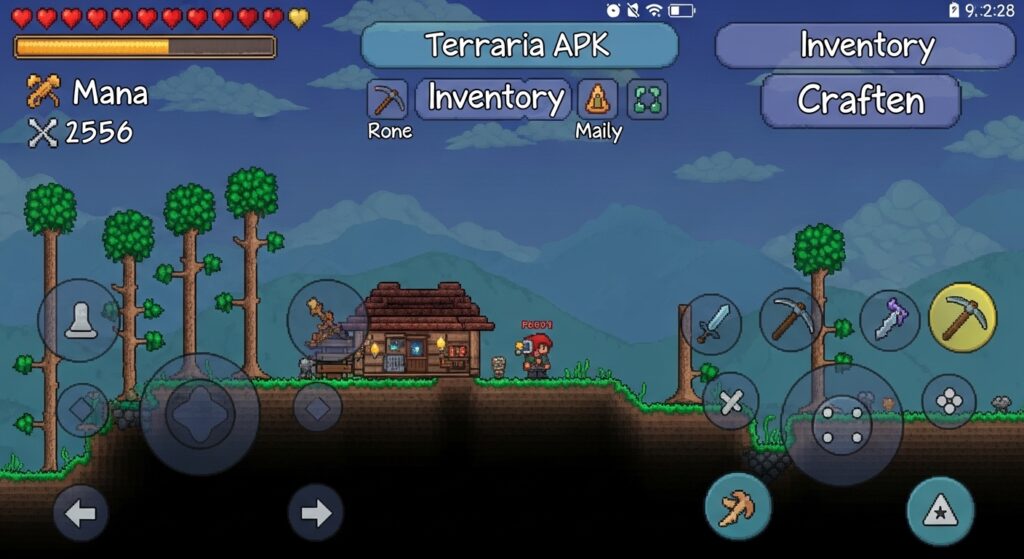Open the Inventory button above Craften
Screen dimensions: 1024x559
pyautogui.click(x=866, y=45)
